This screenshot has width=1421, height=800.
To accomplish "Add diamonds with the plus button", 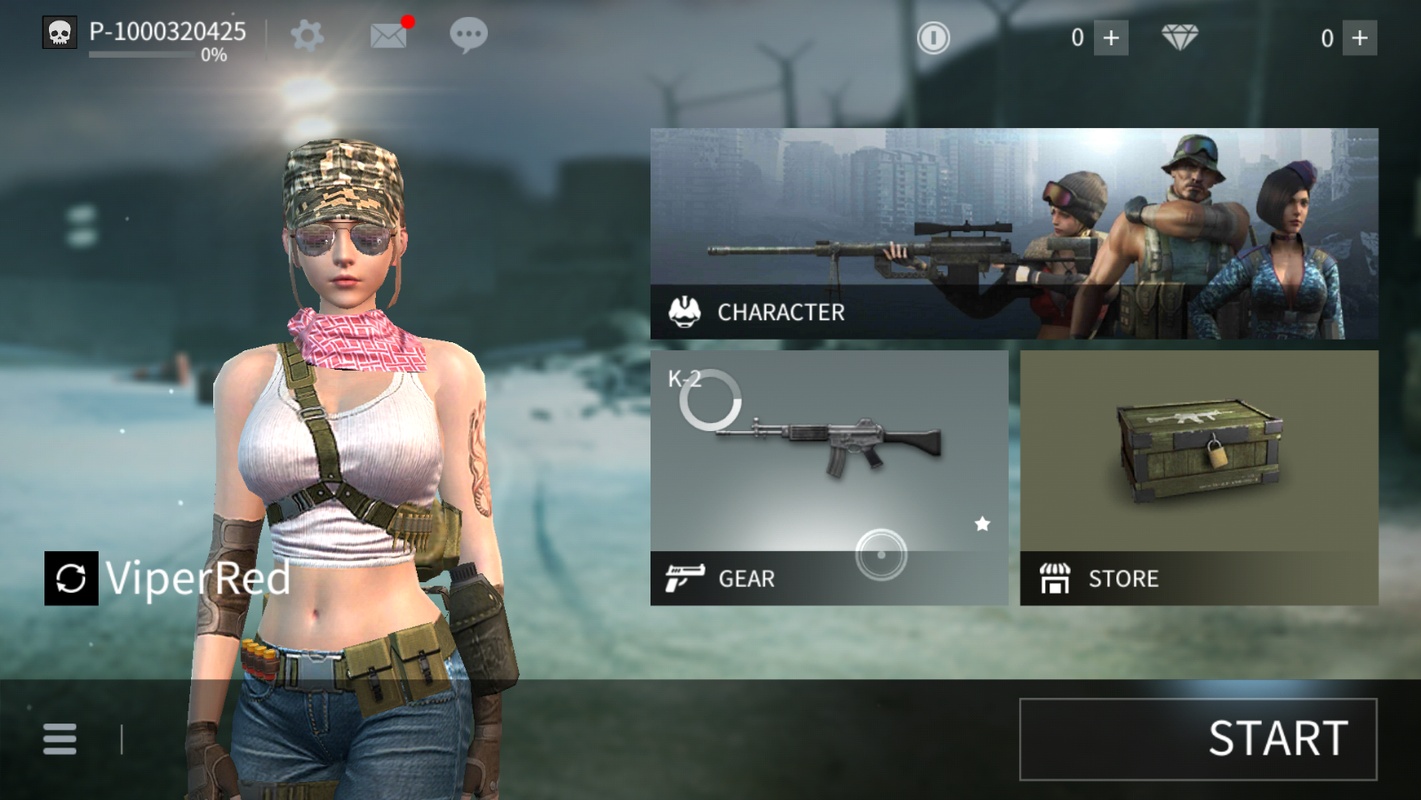I will click(x=1359, y=38).
